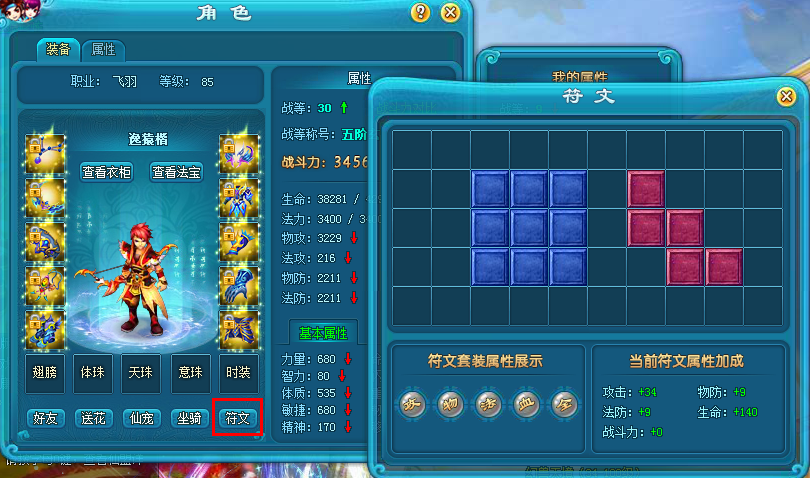Send flowers with the 送花 button
Screen dimensions: 810x478
[93, 418]
